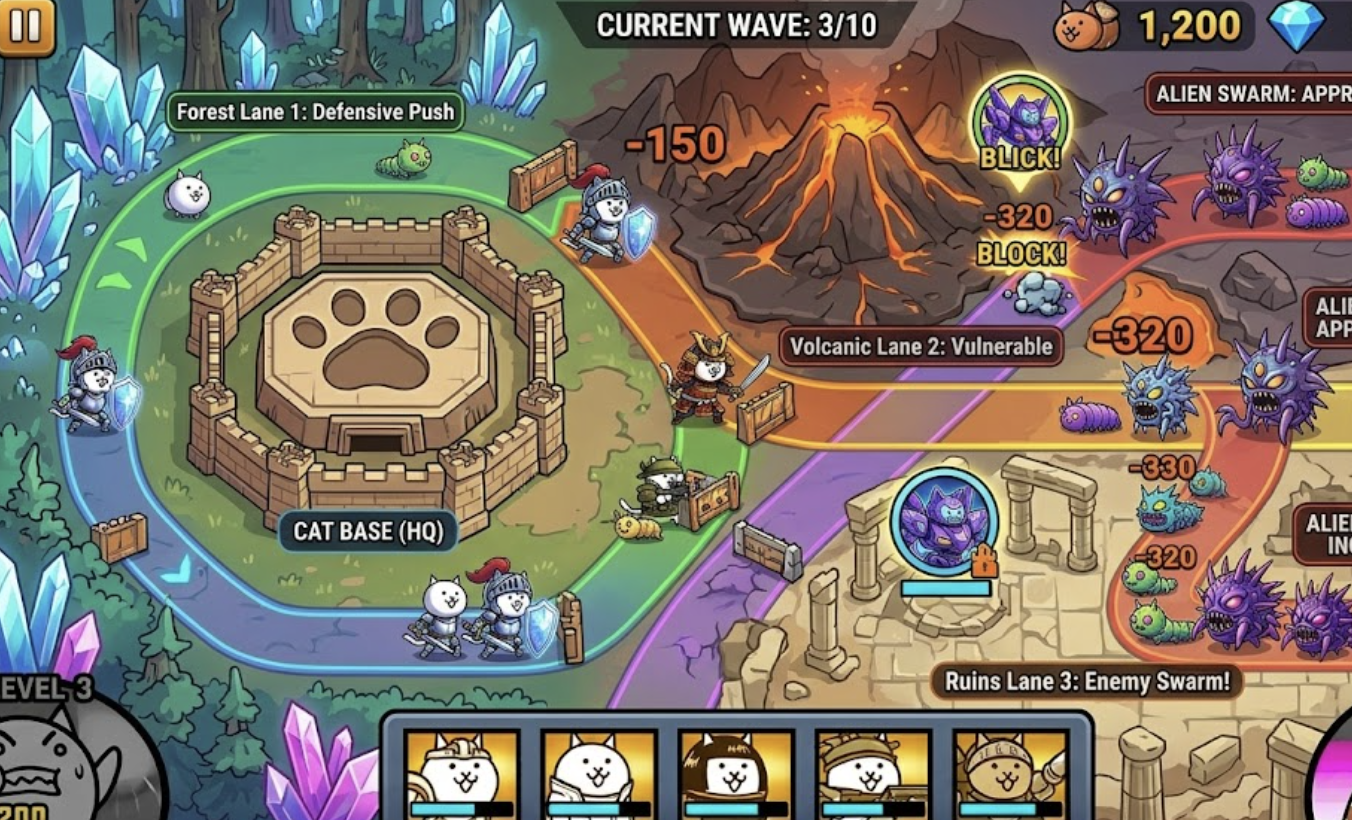This screenshot has height=820, width=1352.
Task: Choose the tan cannon cat card
Action: (1011, 774)
